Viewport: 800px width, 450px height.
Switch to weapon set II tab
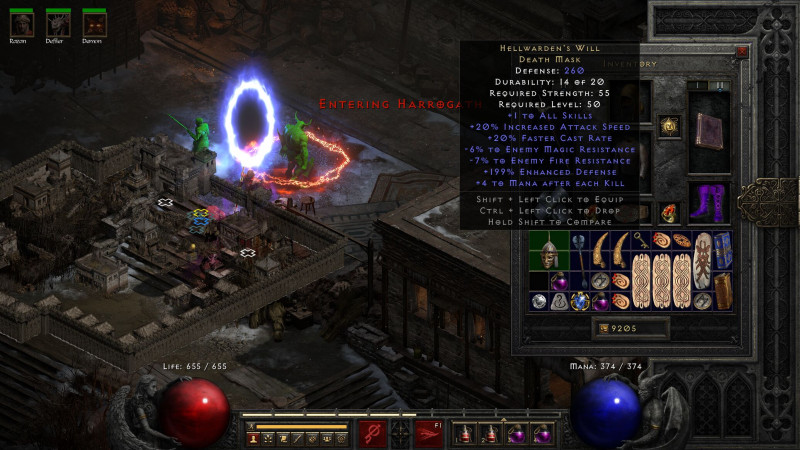[x=721, y=85]
